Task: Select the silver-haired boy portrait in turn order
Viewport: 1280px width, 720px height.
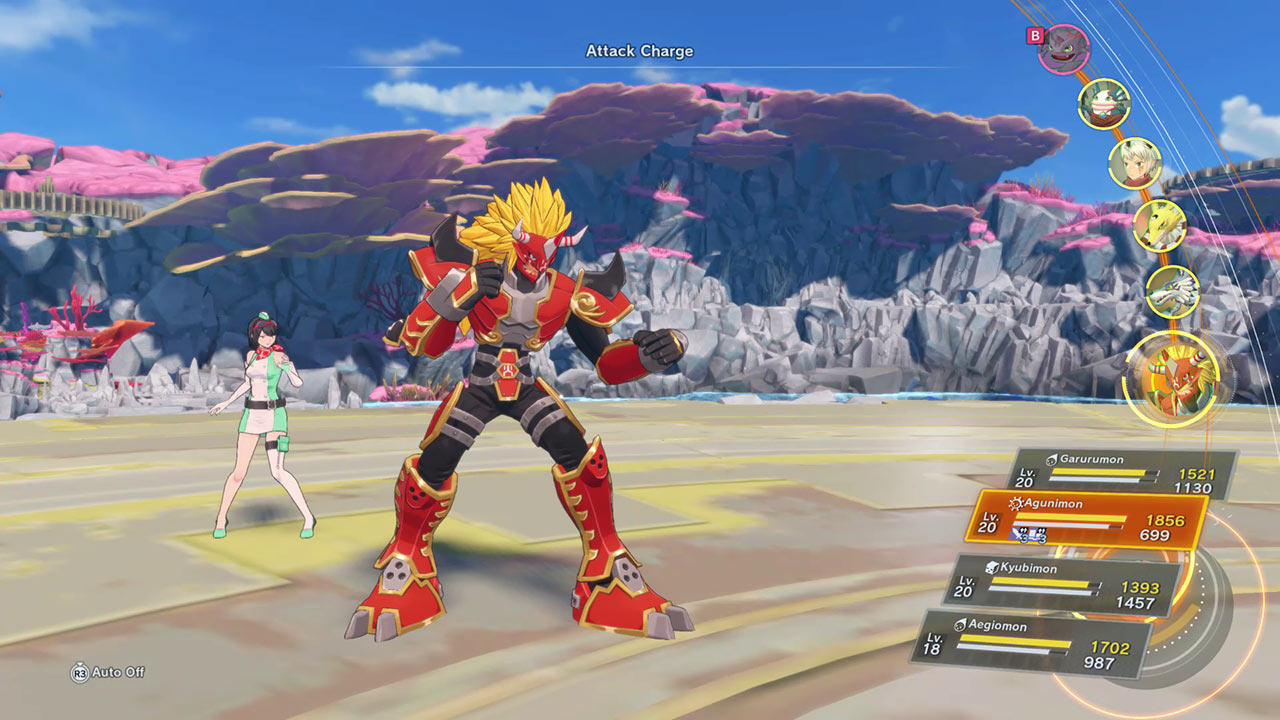Action: tap(1135, 164)
